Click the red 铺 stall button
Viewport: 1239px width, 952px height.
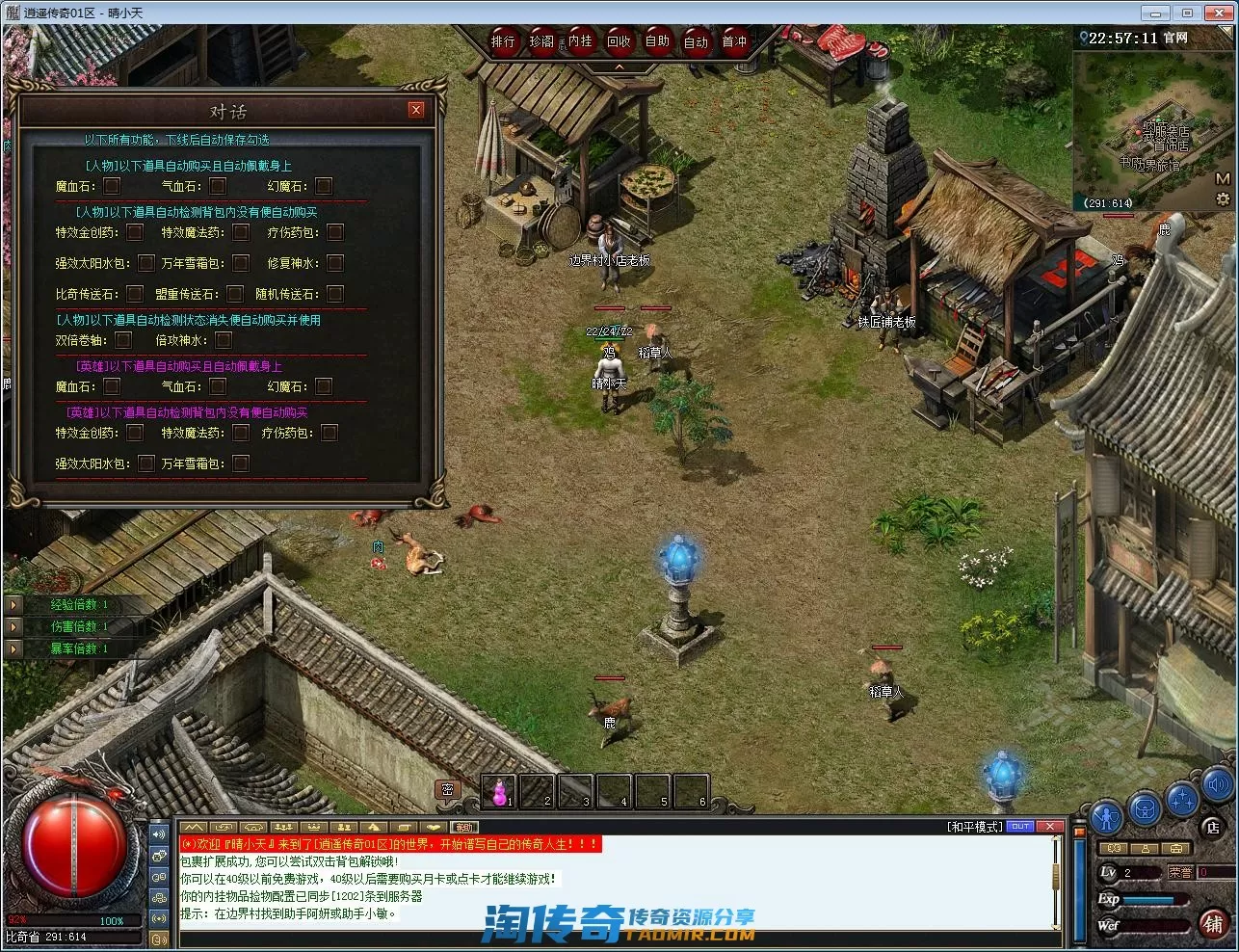1212,923
